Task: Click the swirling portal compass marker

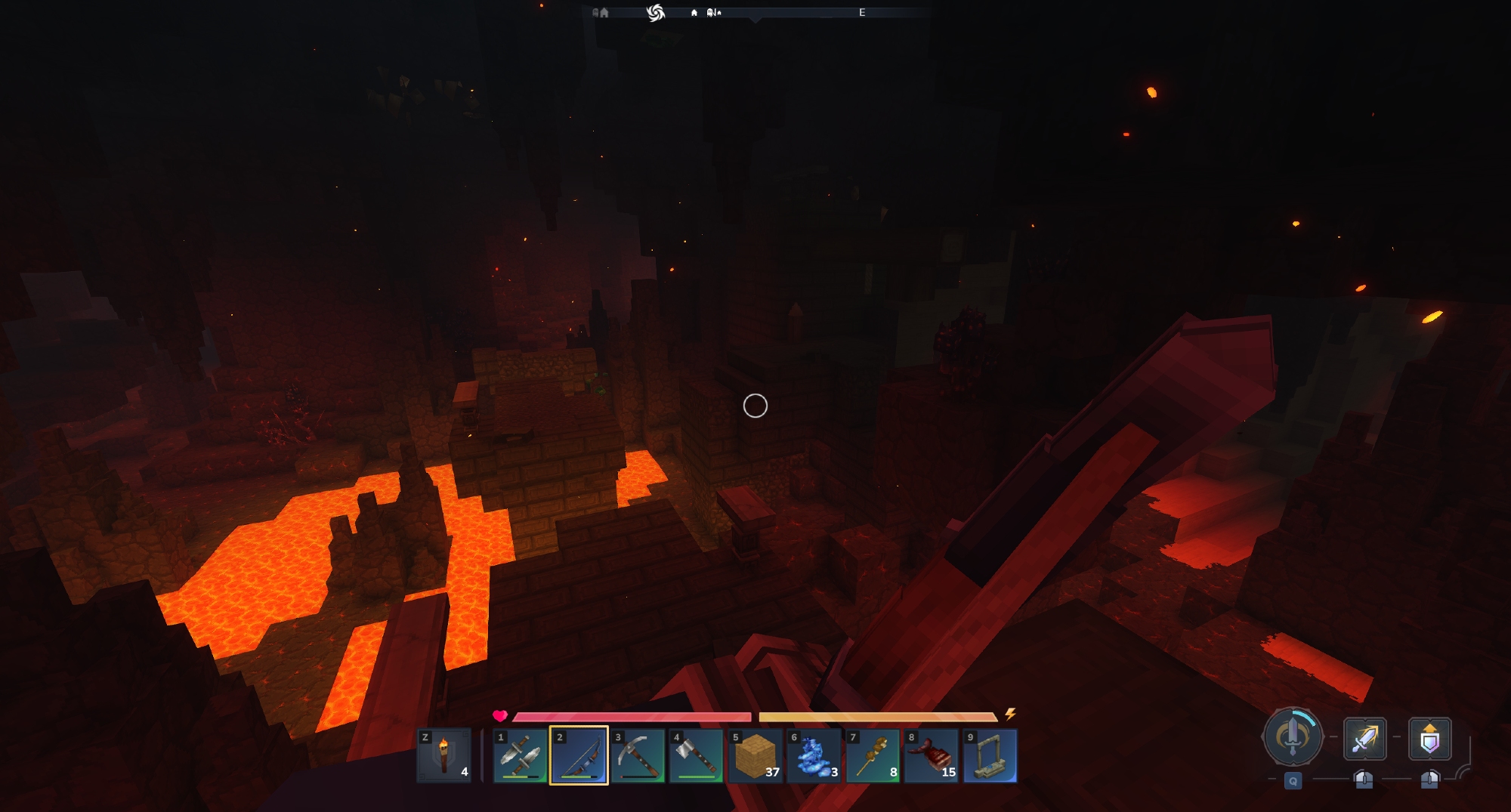Action: coord(655,12)
